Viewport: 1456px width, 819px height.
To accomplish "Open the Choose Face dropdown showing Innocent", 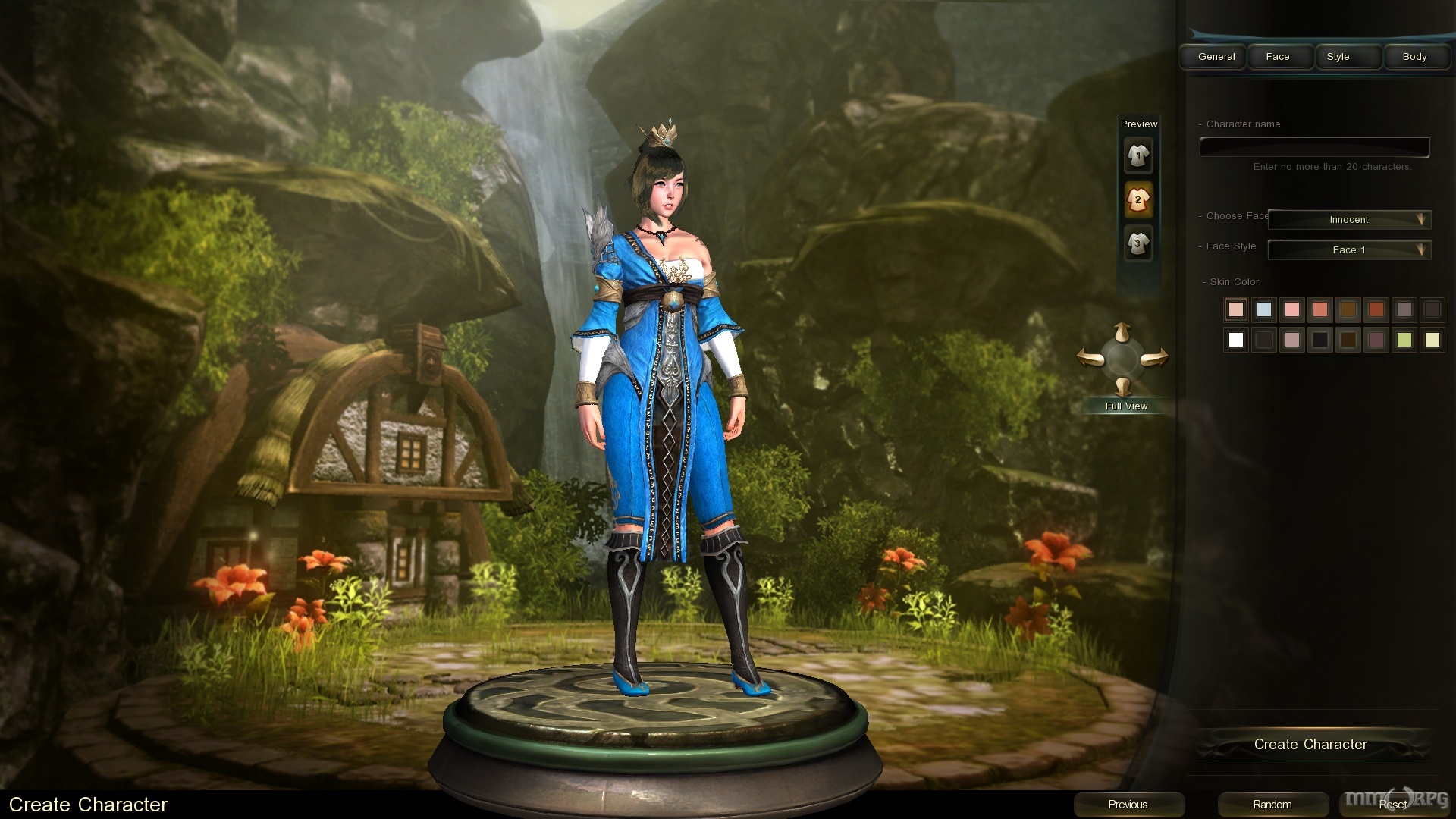I will (1349, 220).
